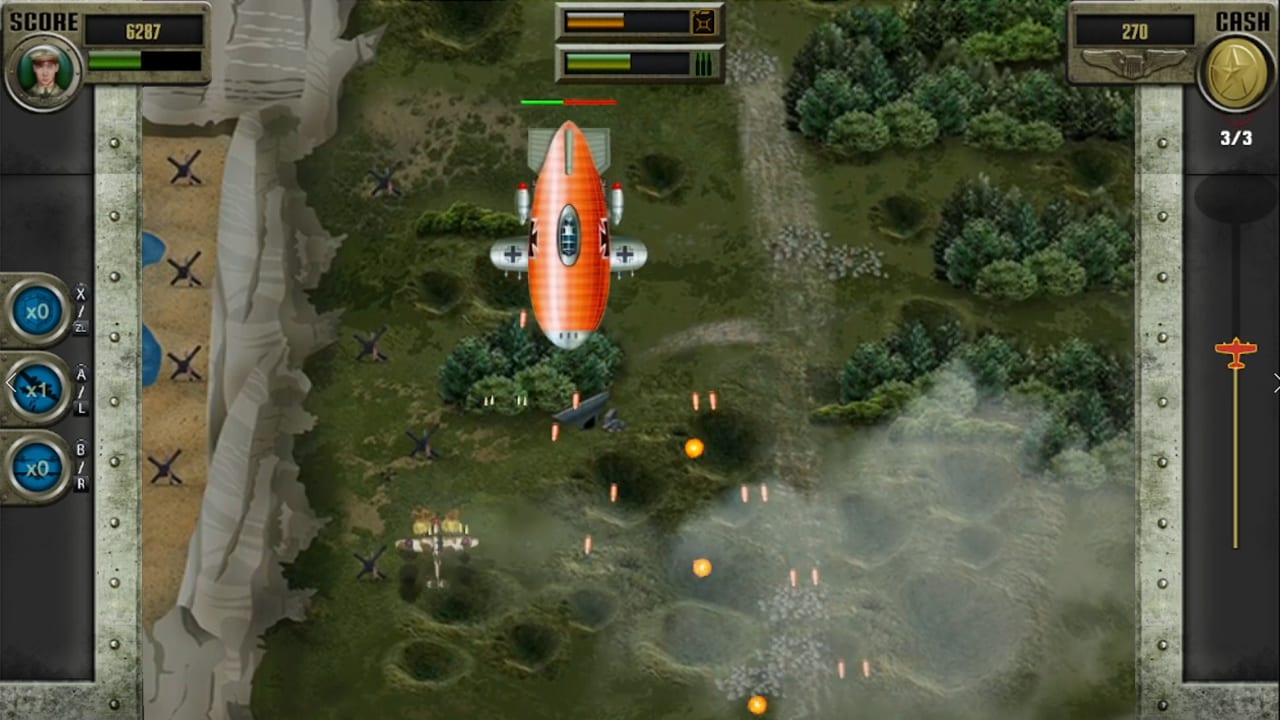Click the right edge arrow near the minimap
This screenshot has height=720, width=1280.
[x=1276, y=382]
